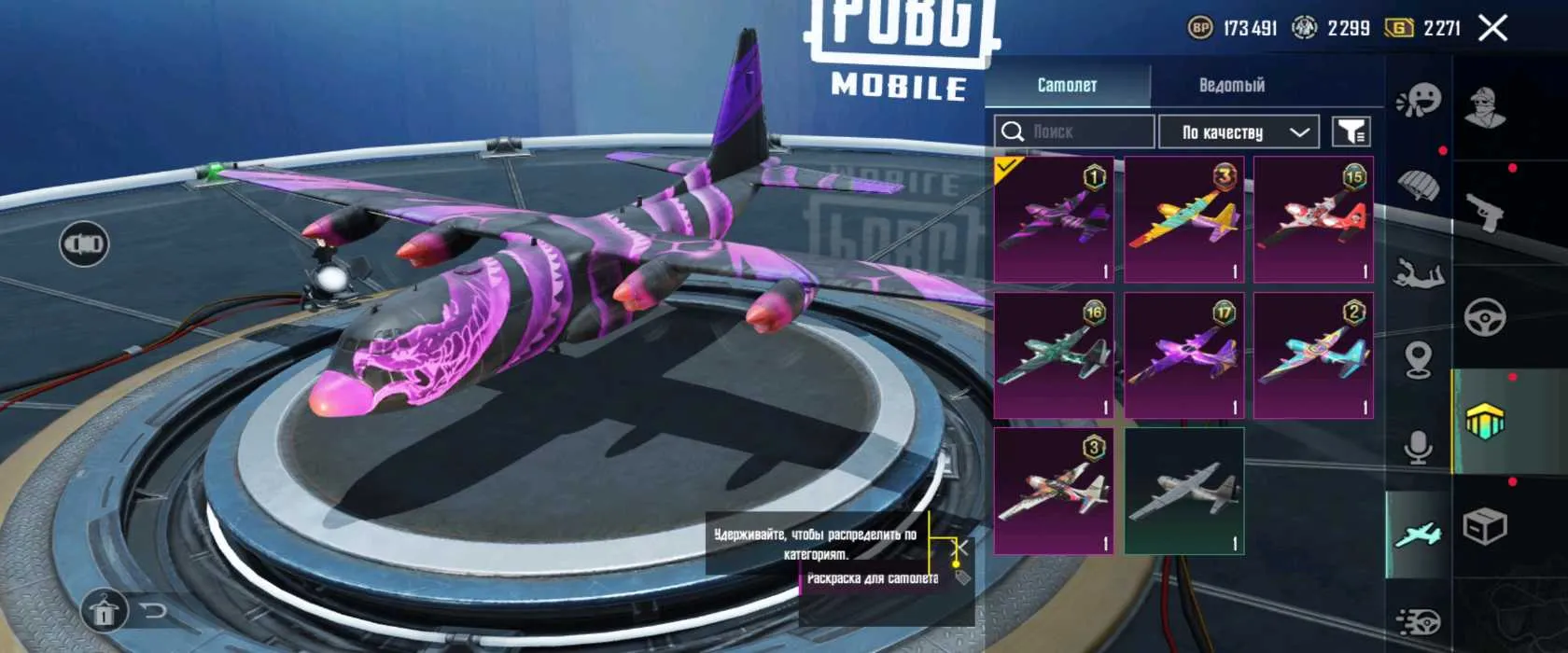Open the box crate category
Viewport: 1568px width, 653px height.
(1485, 527)
